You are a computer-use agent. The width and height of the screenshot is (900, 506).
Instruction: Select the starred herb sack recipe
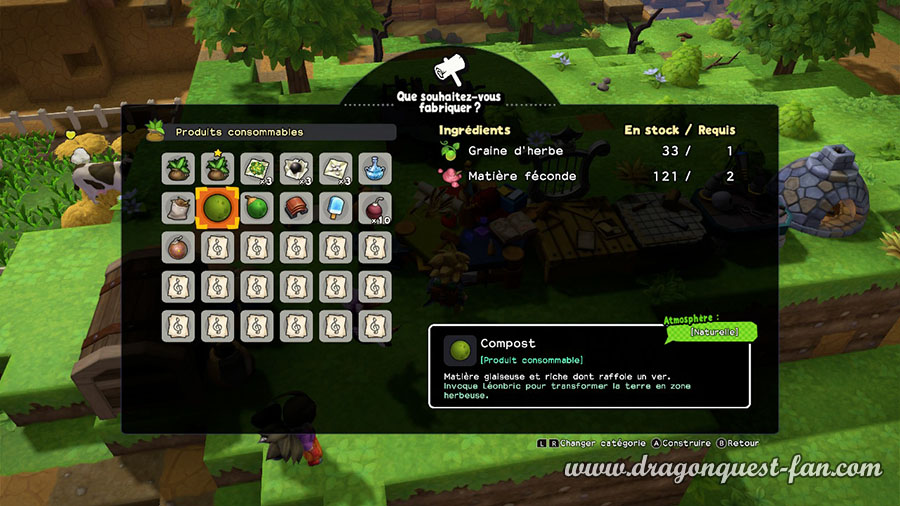(x=216, y=169)
